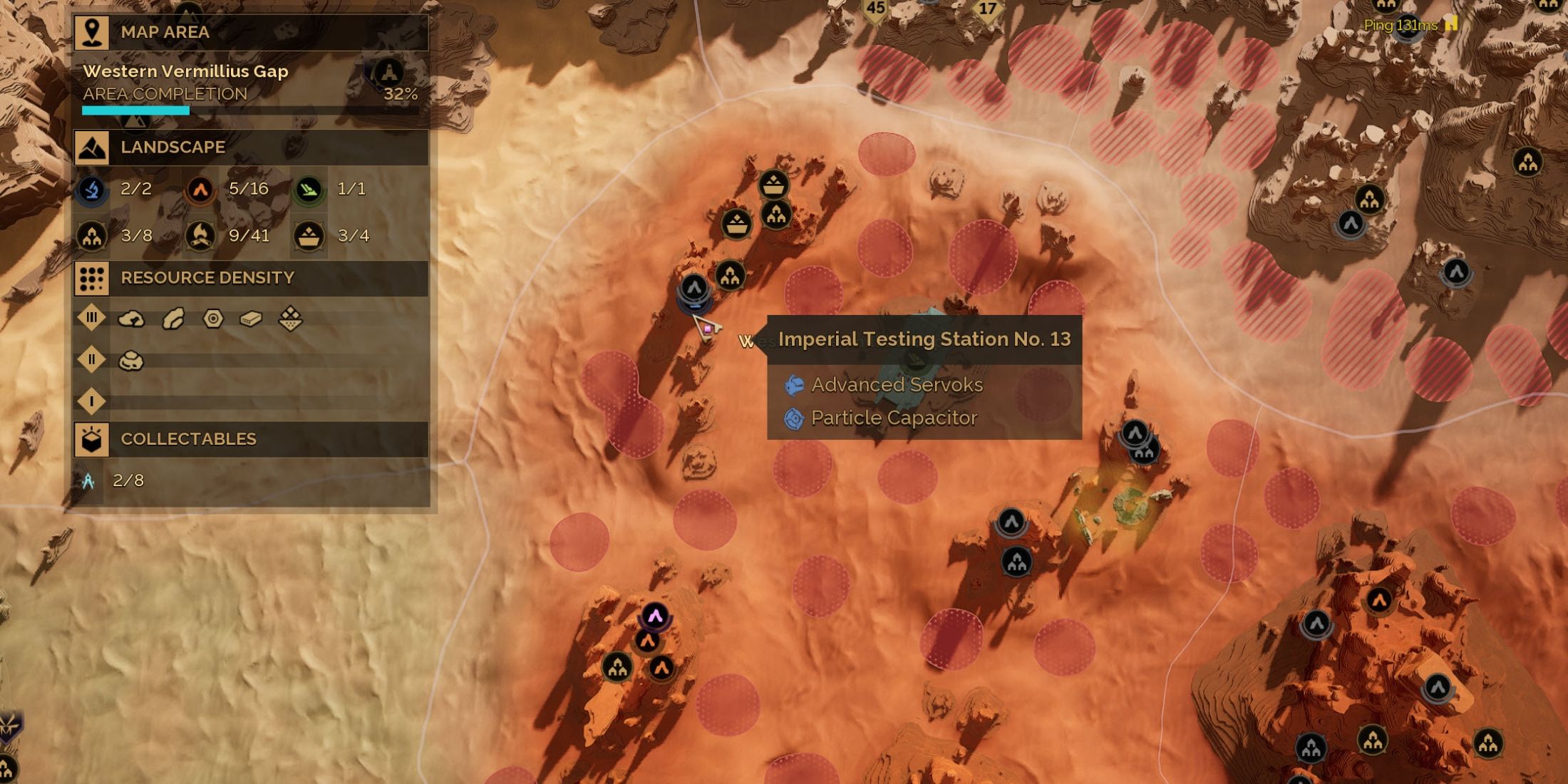
Task: Select the orange cave landscape icon
Action: (x=200, y=190)
